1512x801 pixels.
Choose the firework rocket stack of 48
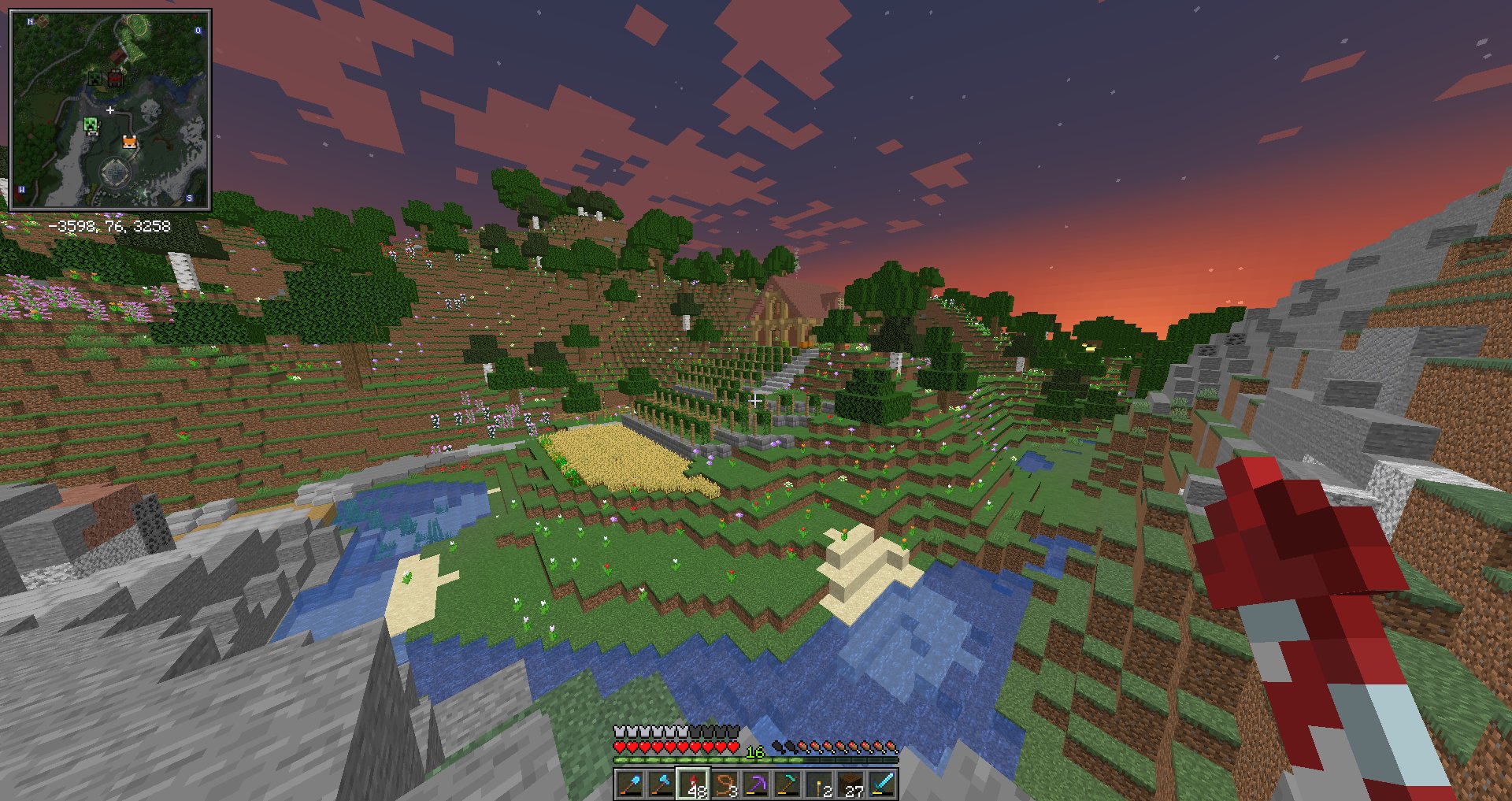coord(693,784)
